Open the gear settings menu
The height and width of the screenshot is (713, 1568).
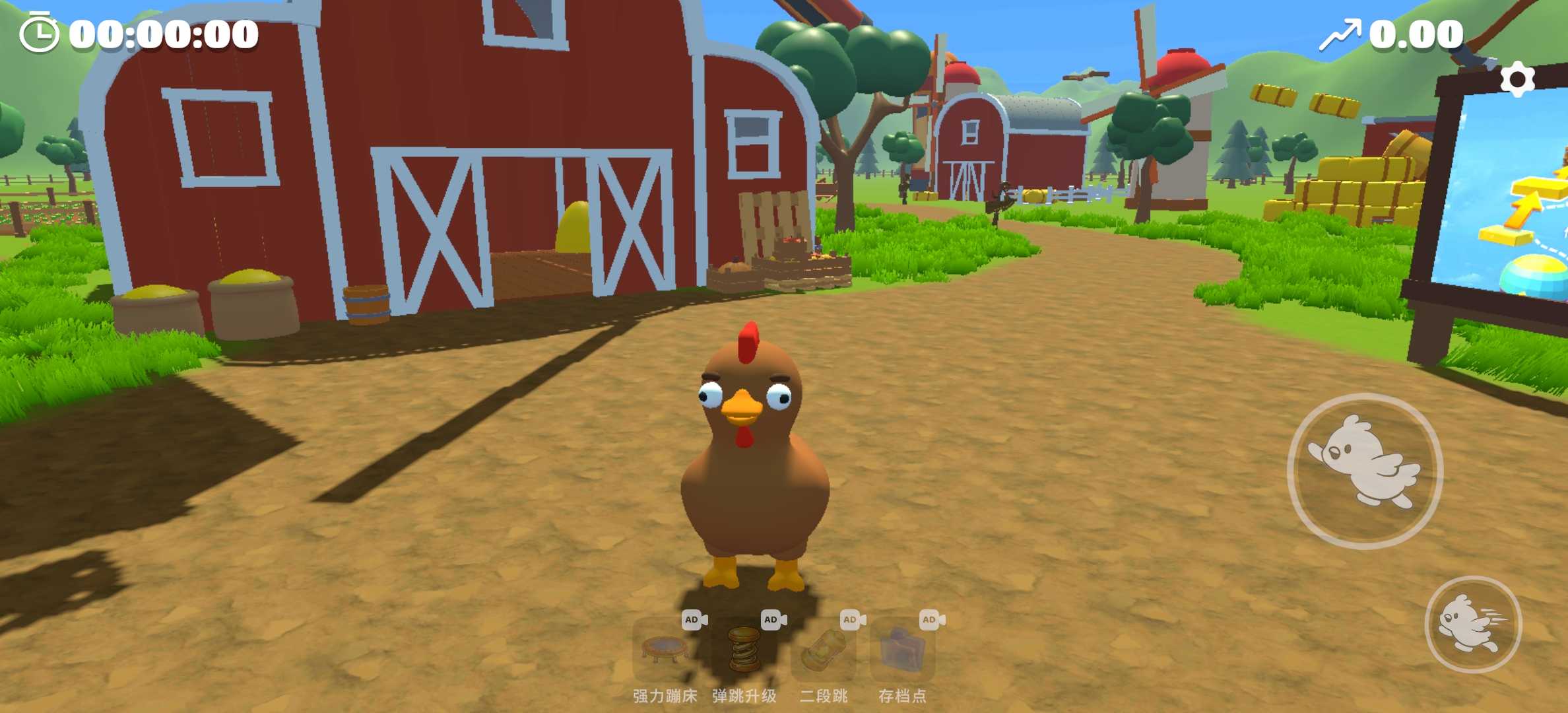(1517, 80)
